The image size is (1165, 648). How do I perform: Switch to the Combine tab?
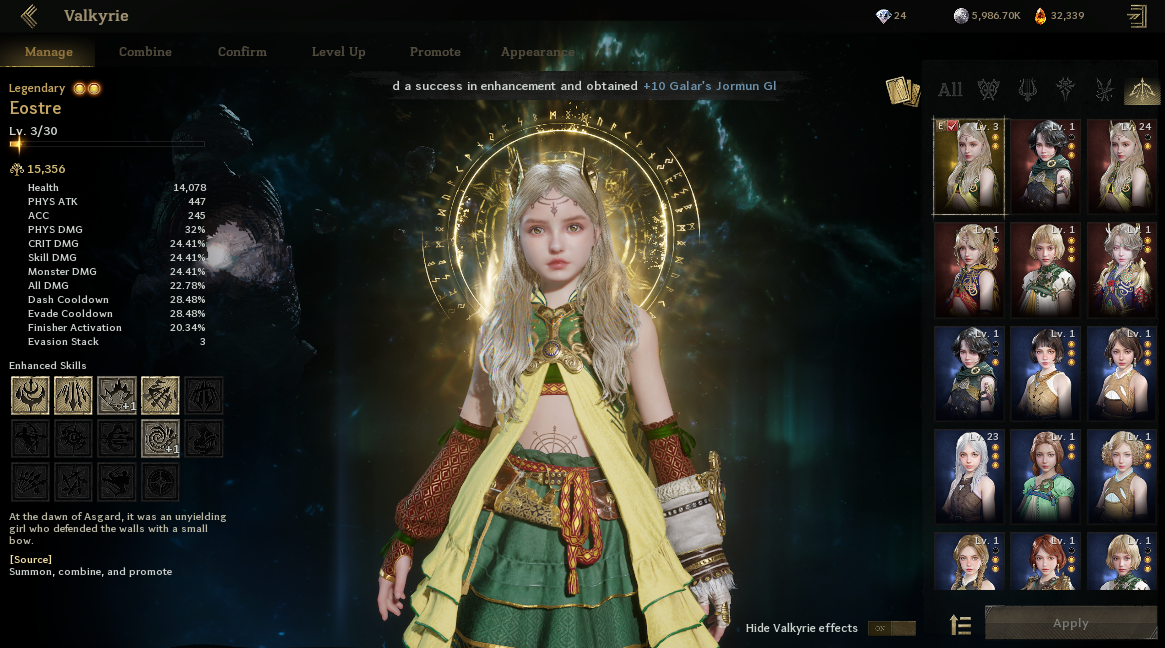point(145,52)
